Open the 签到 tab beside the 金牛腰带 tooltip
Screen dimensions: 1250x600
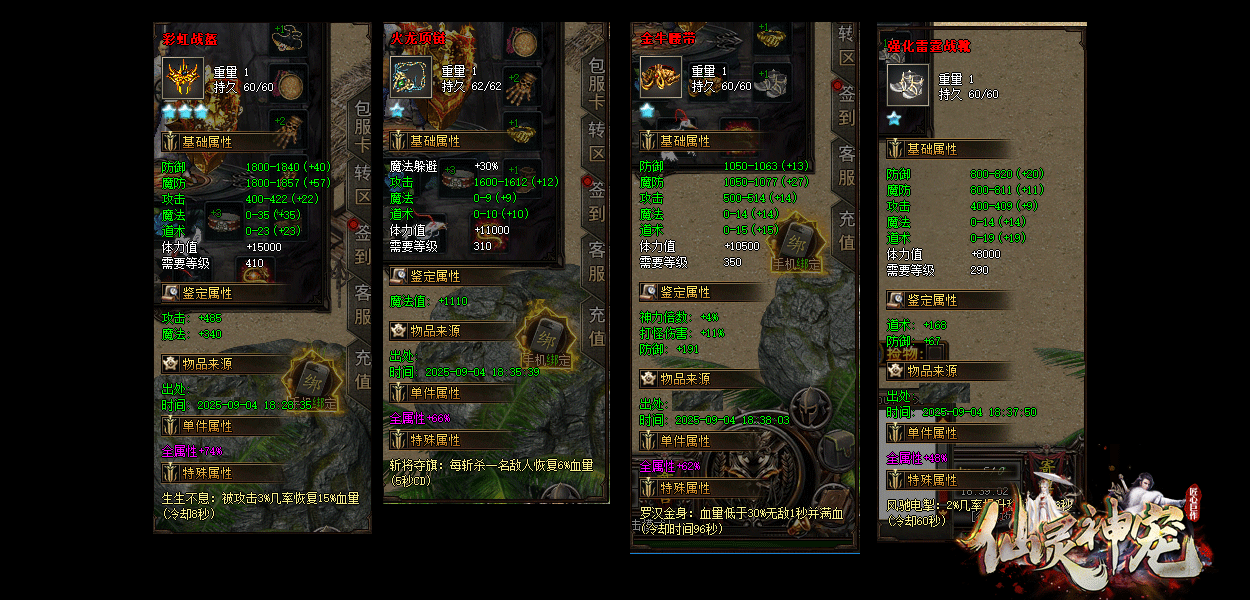(846, 104)
